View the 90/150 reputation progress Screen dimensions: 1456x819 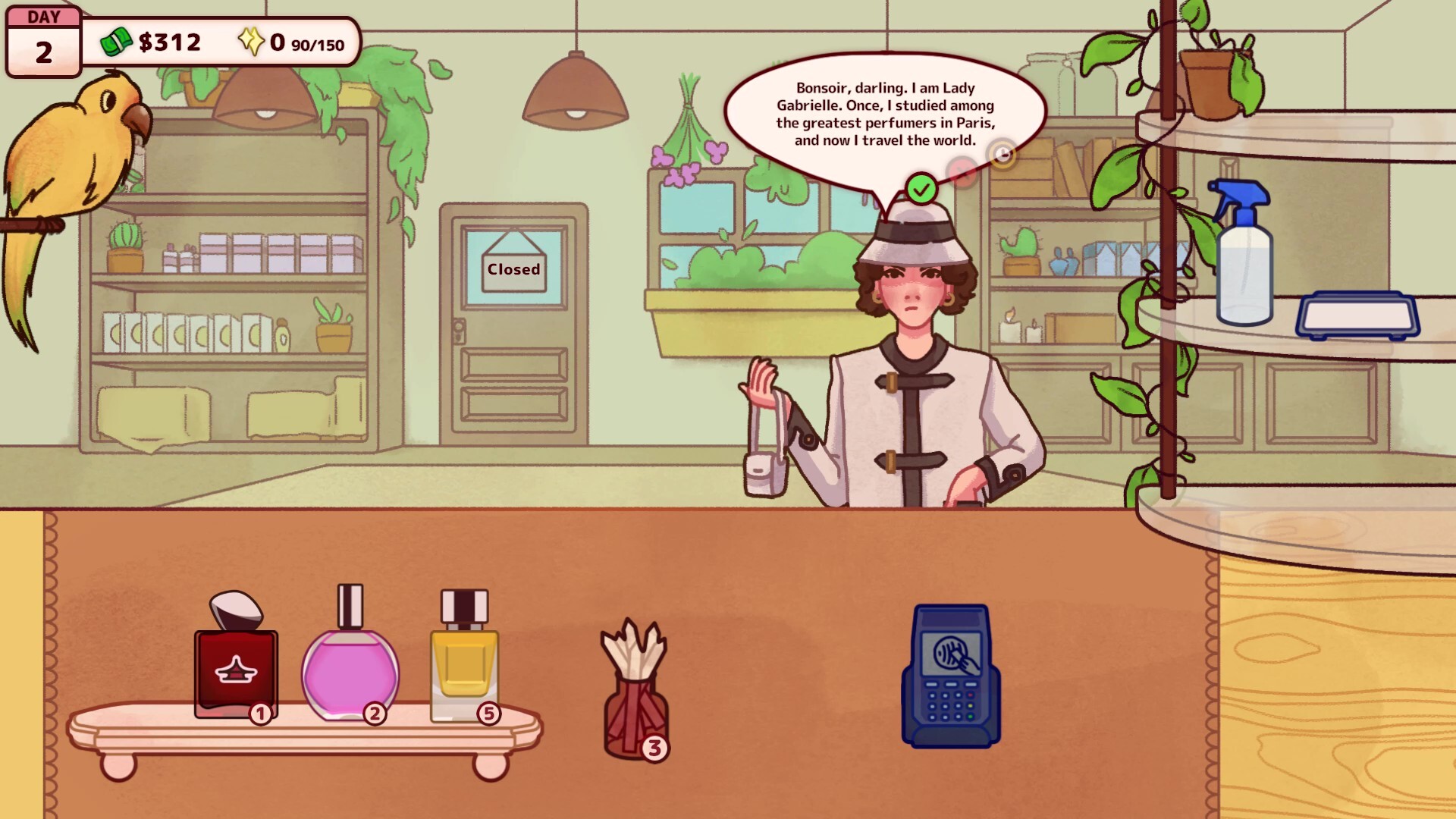pyautogui.click(x=317, y=44)
